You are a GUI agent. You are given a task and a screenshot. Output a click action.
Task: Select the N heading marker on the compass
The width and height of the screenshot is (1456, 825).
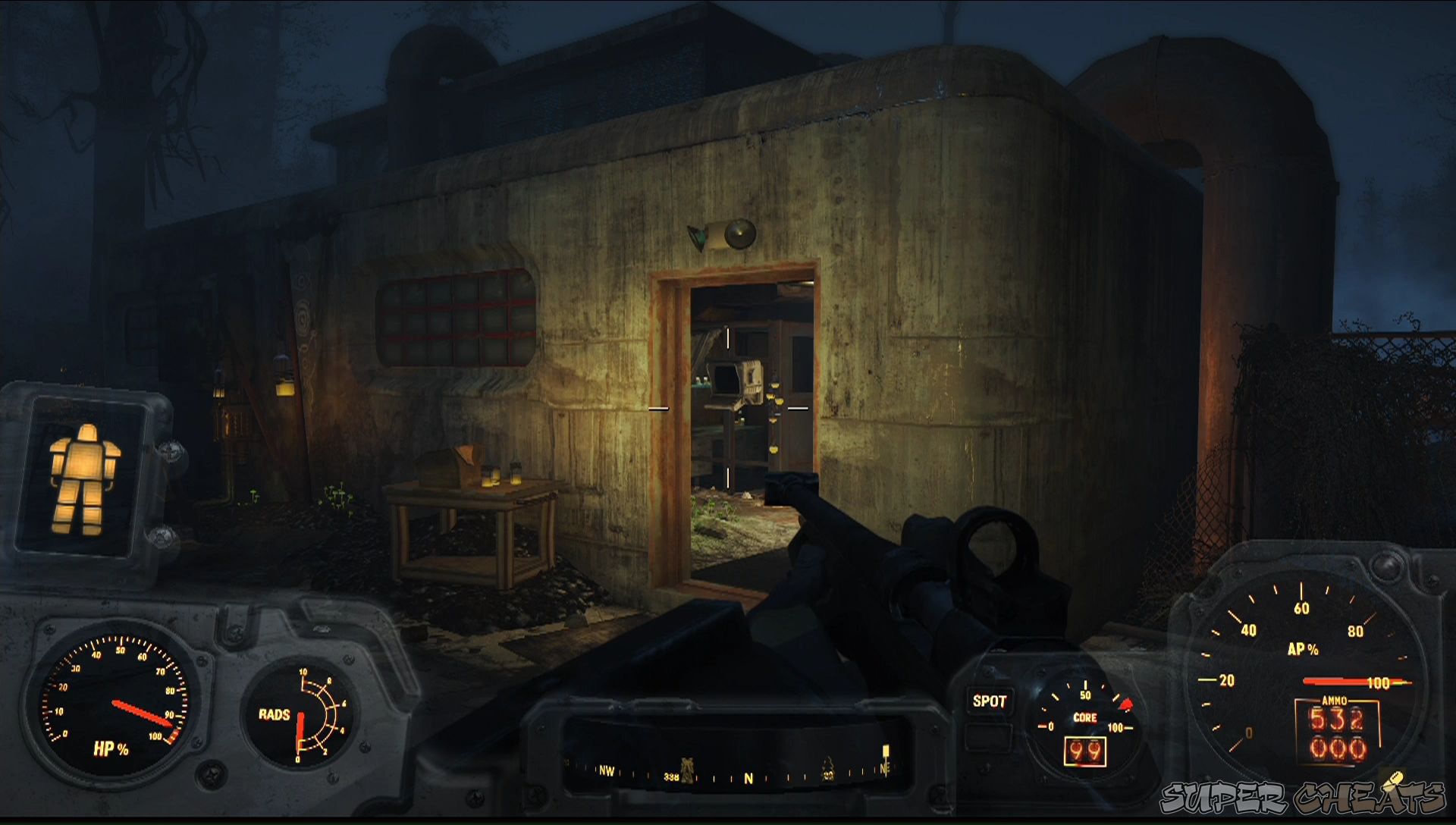747,772
